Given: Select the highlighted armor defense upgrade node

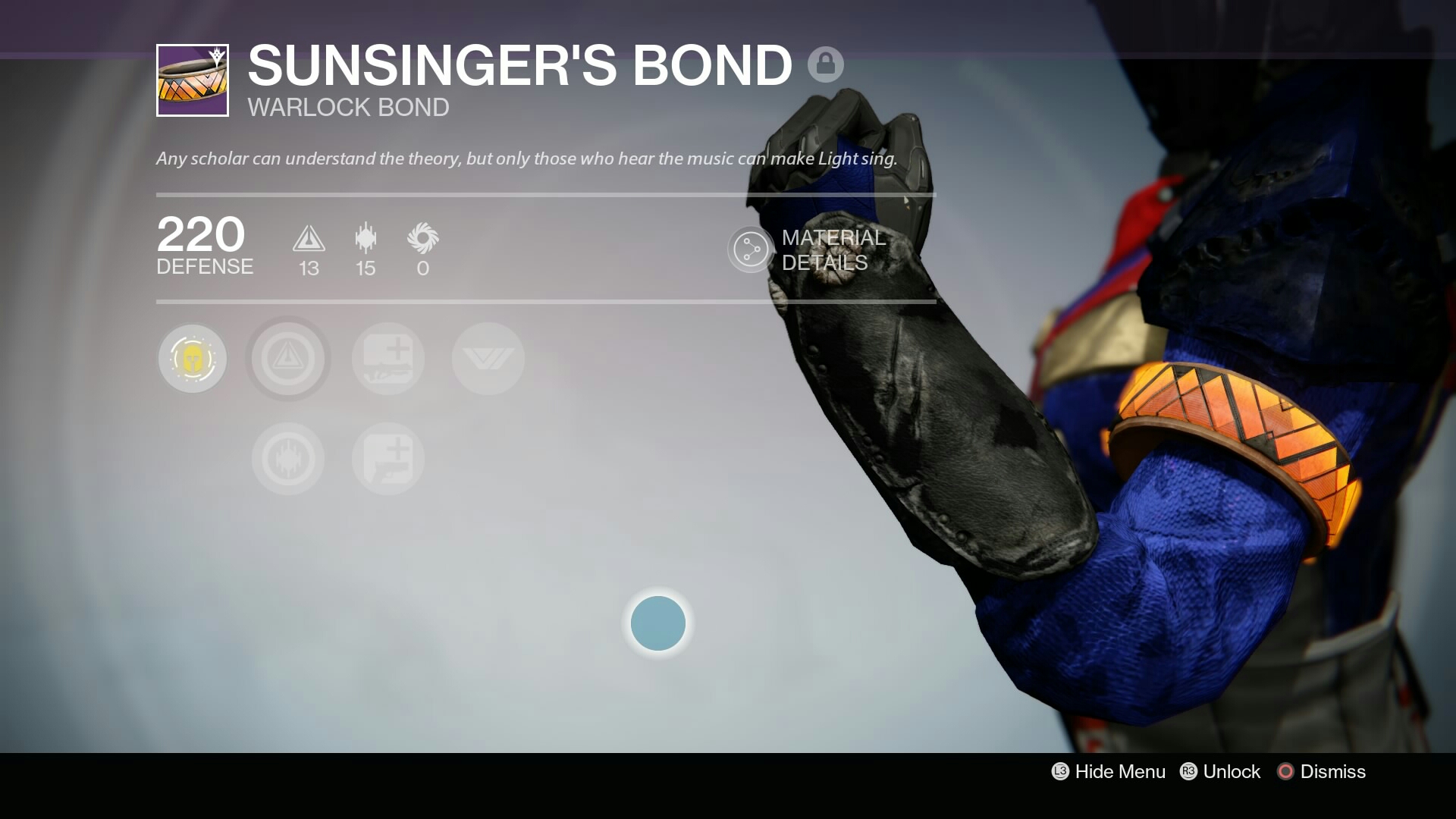Looking at the screenshot, I should [x=193, y=359].
